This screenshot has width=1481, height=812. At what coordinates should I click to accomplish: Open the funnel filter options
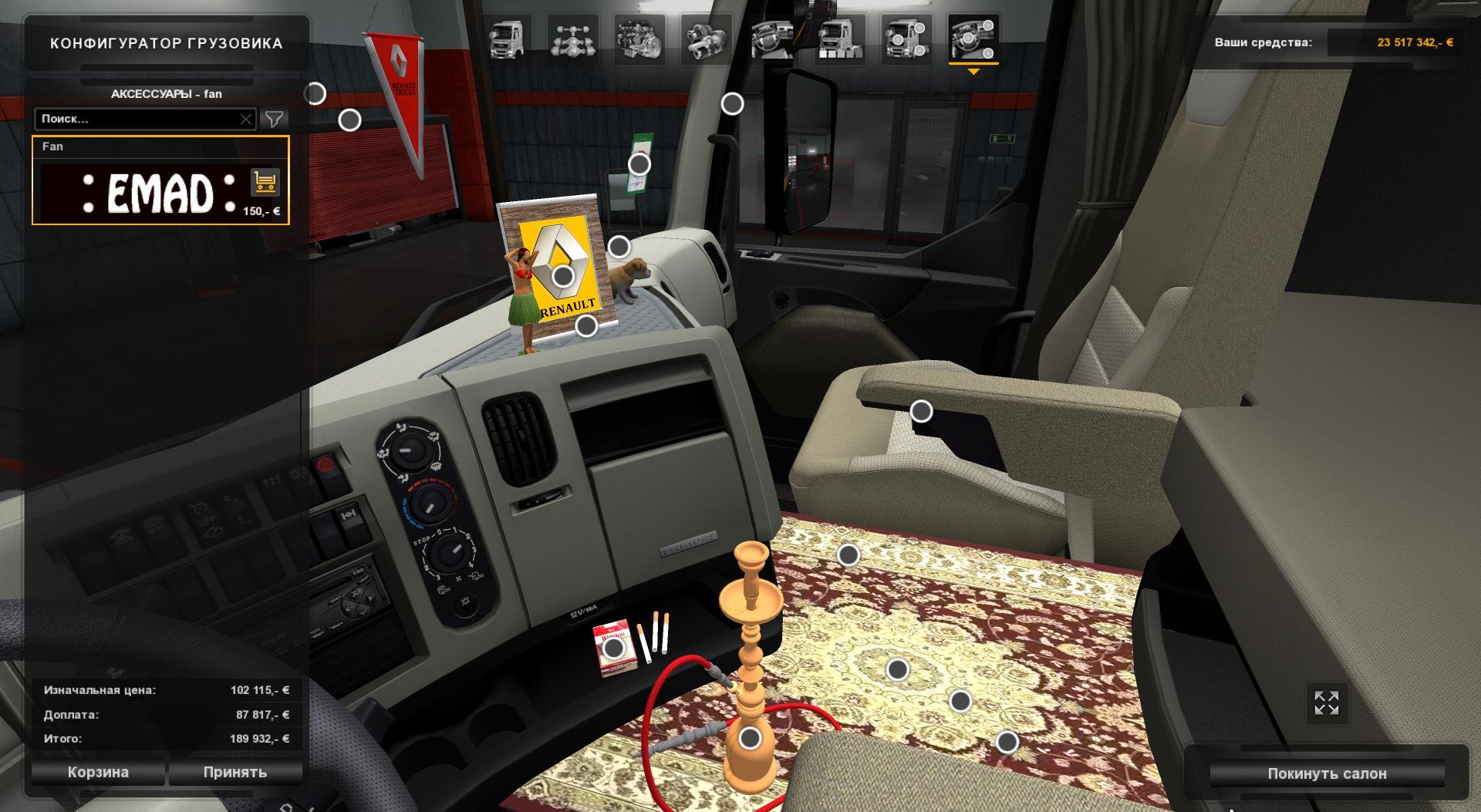coord(274,119)
